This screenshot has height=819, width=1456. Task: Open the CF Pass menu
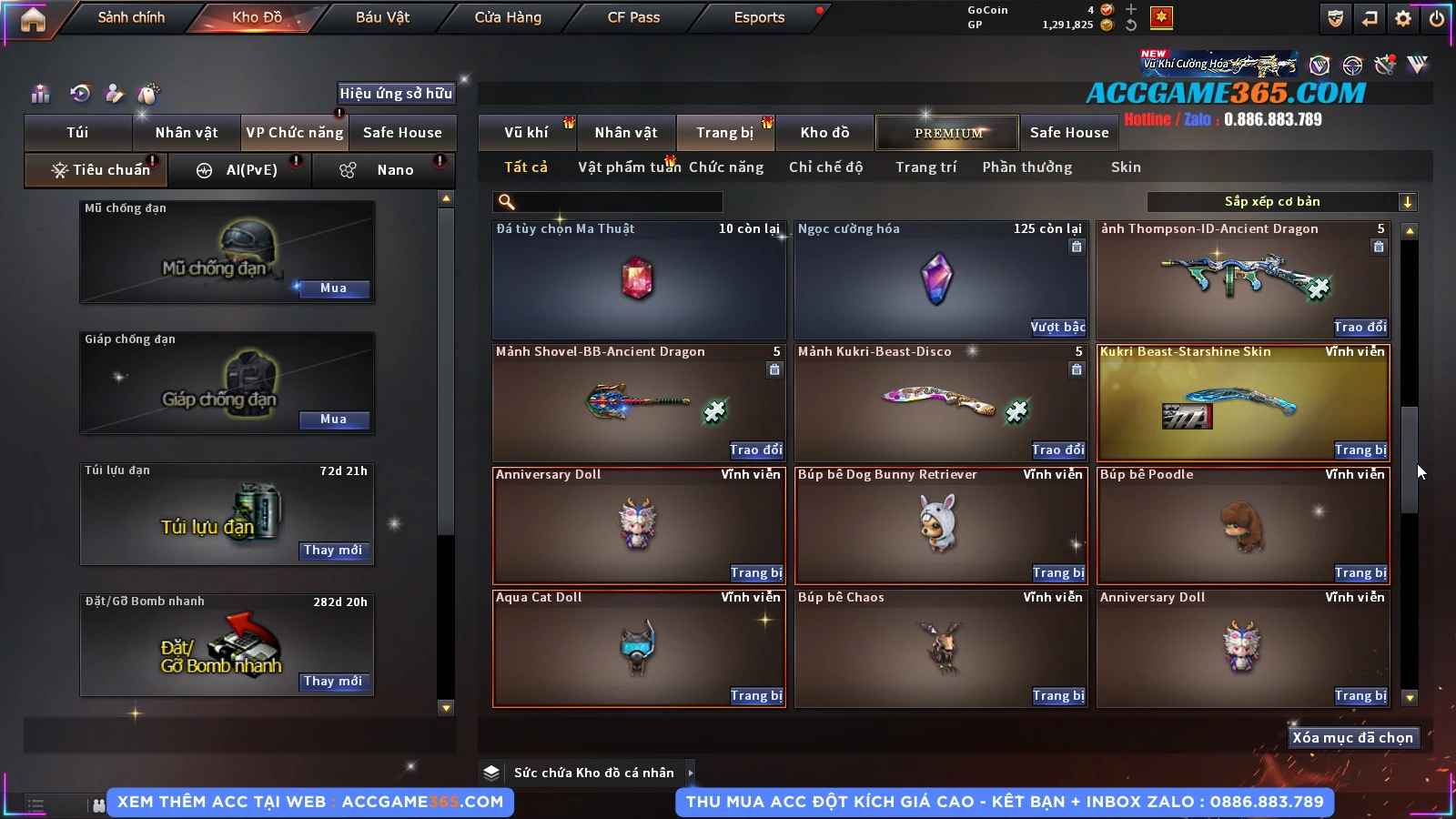633,17
